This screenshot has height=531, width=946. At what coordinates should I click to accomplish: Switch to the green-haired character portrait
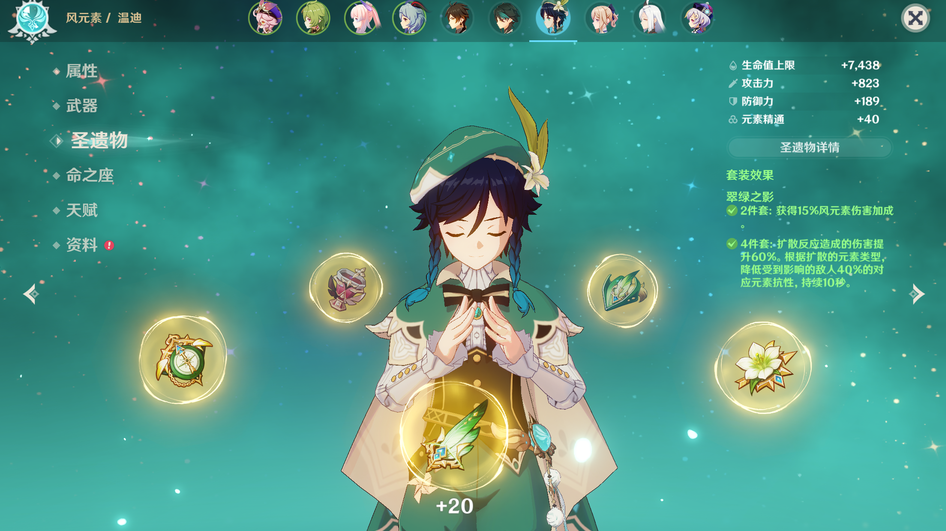313,18
